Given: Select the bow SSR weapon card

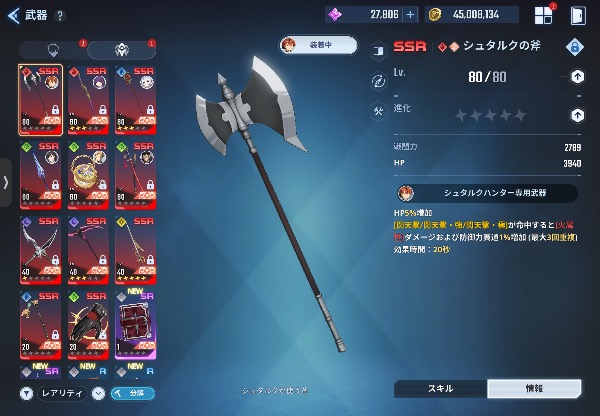Looking at the screenshot, I should point(40,249).
